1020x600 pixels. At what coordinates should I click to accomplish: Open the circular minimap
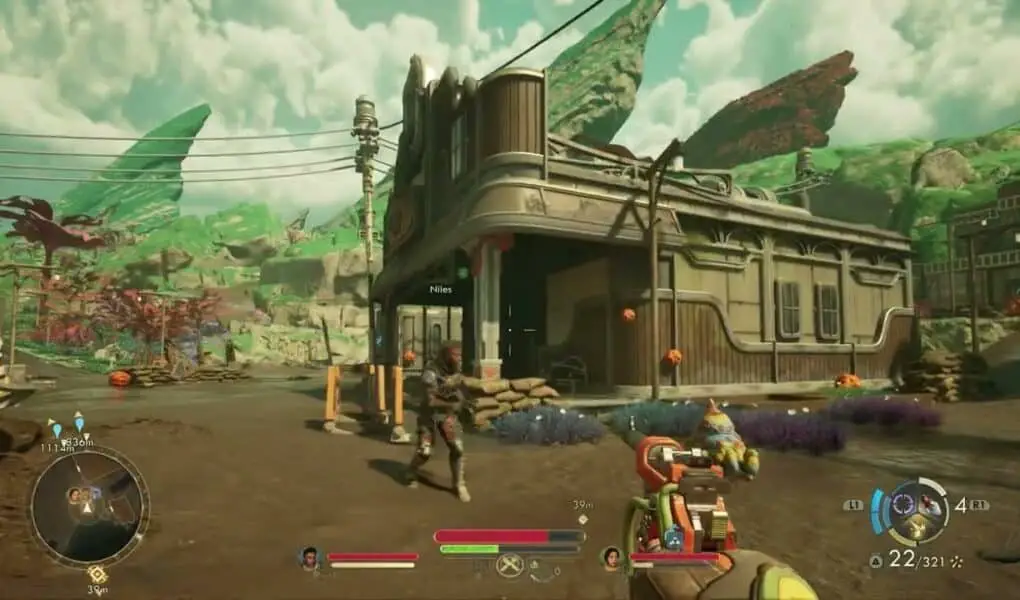[x=88, y=506]
